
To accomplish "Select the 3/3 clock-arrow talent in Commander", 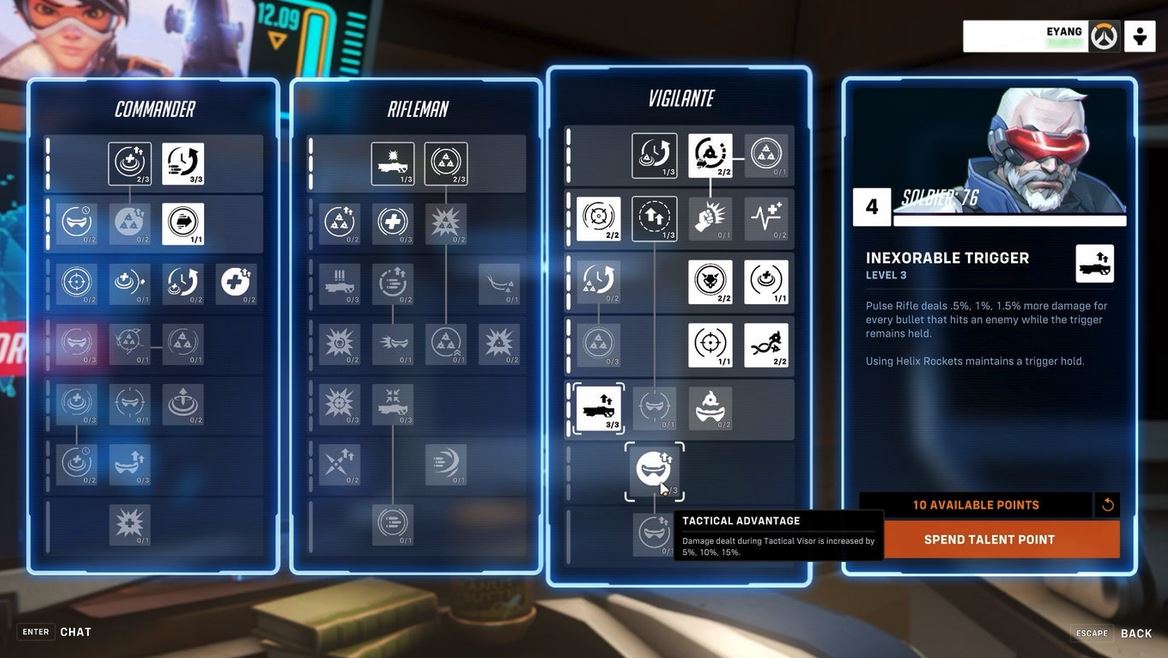I will coord(183,163).
